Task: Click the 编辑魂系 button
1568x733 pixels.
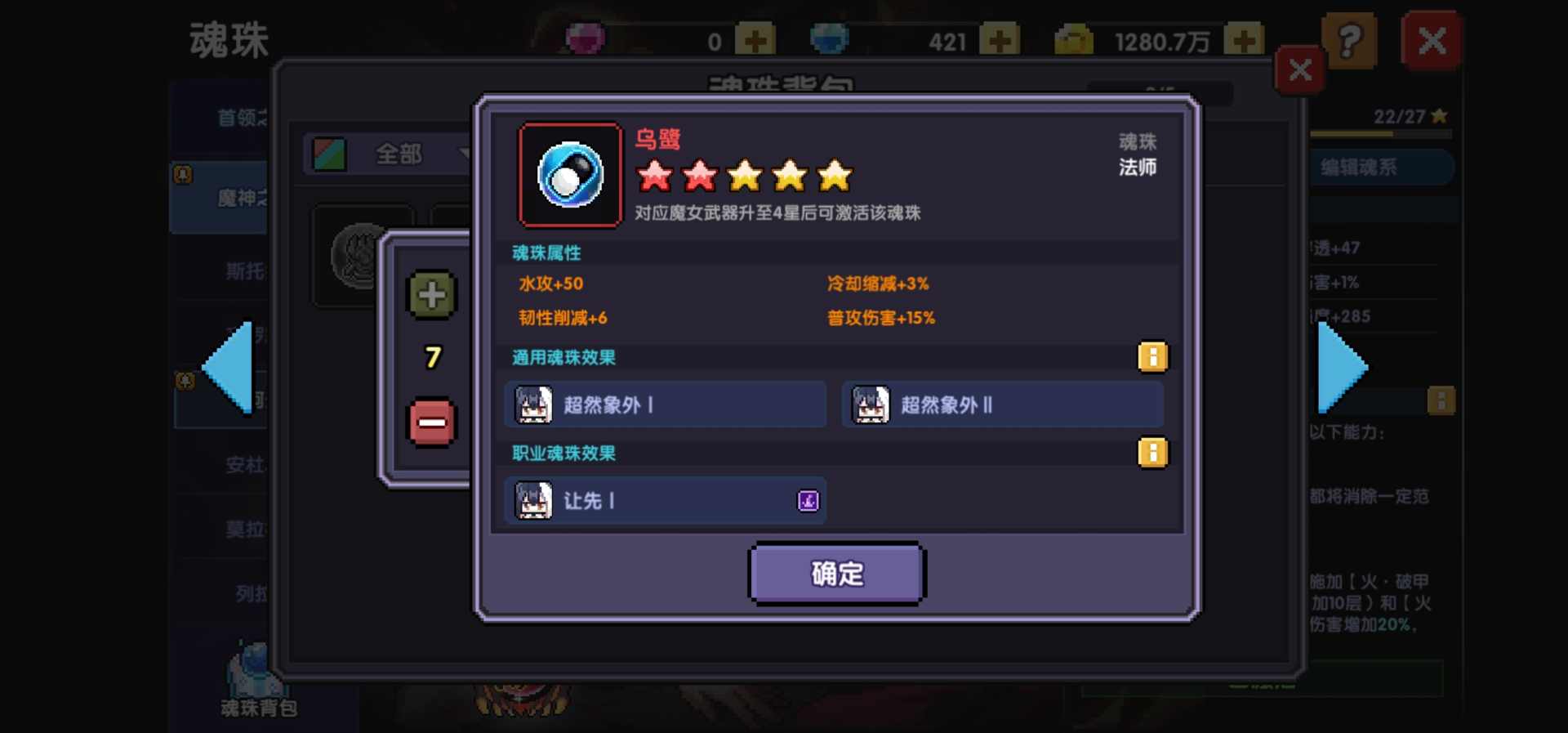Action: 1380,166
